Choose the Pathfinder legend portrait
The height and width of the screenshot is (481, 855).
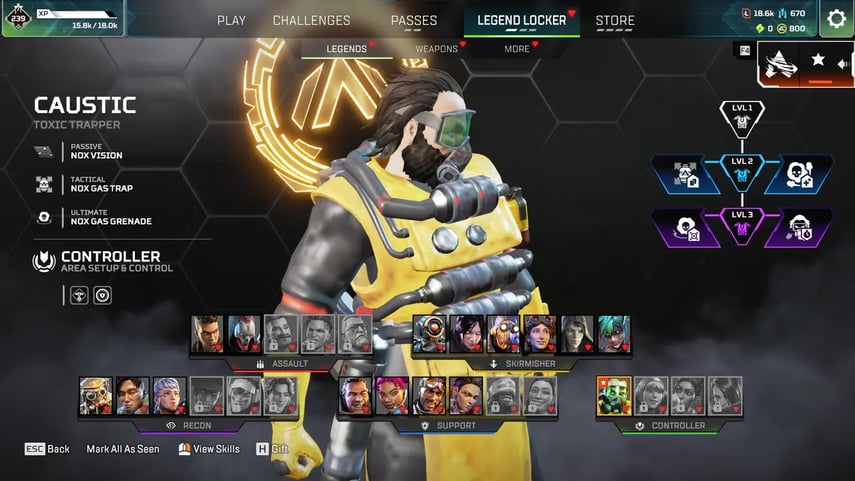[x=431, y=334]
